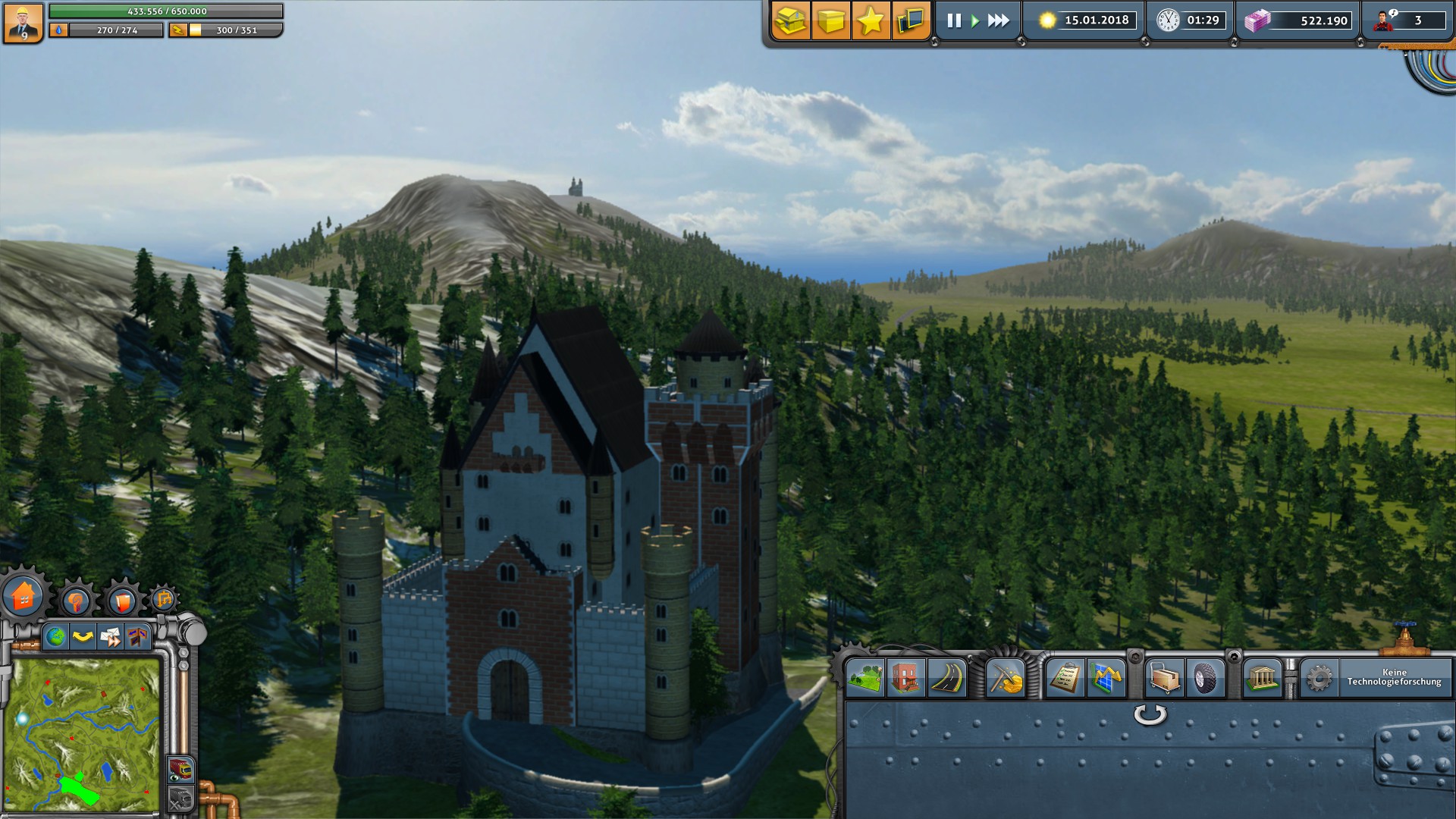This screenshot has height=819, width=1456.
Task: Disable the crossed-out truck display option
Action: coord(180,796)
